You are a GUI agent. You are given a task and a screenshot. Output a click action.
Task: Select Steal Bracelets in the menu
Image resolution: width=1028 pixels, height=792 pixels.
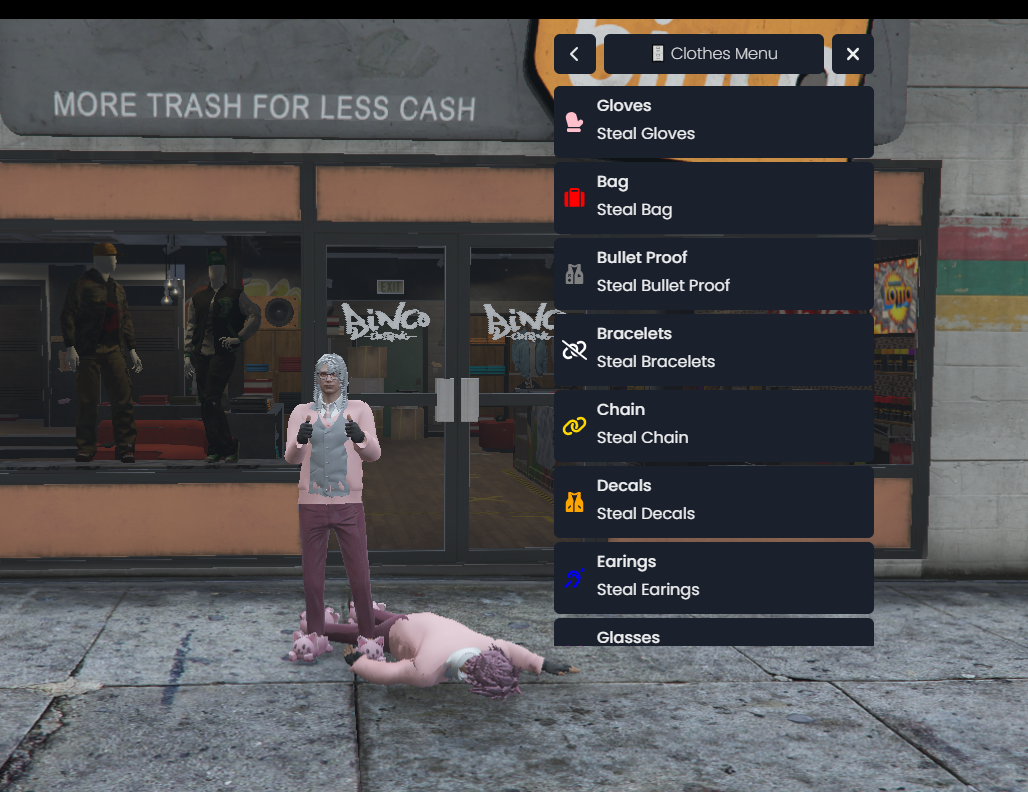713,349
